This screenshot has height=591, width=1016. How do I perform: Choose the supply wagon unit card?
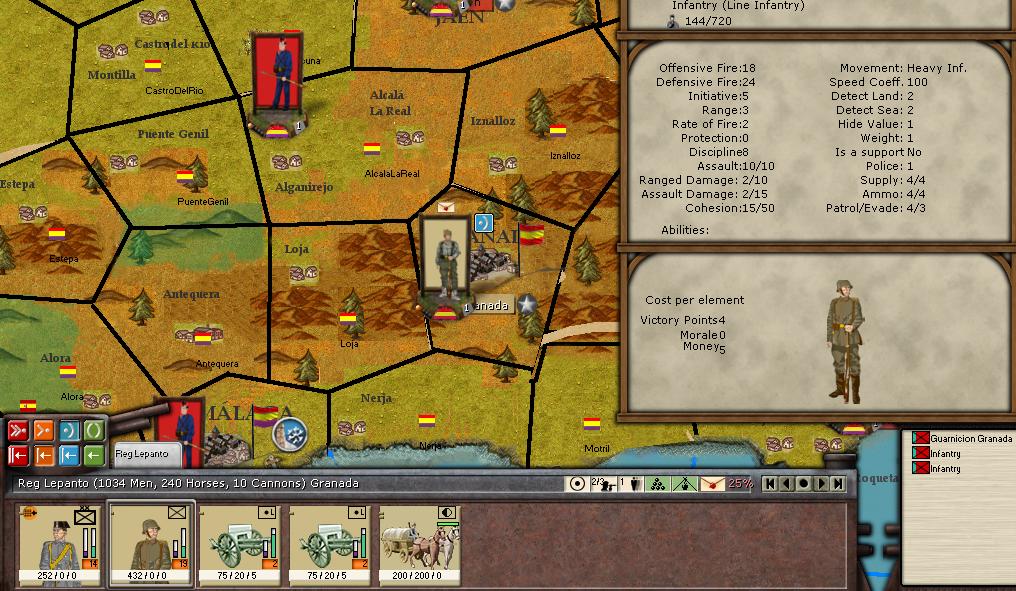click(x=422, y=544)
